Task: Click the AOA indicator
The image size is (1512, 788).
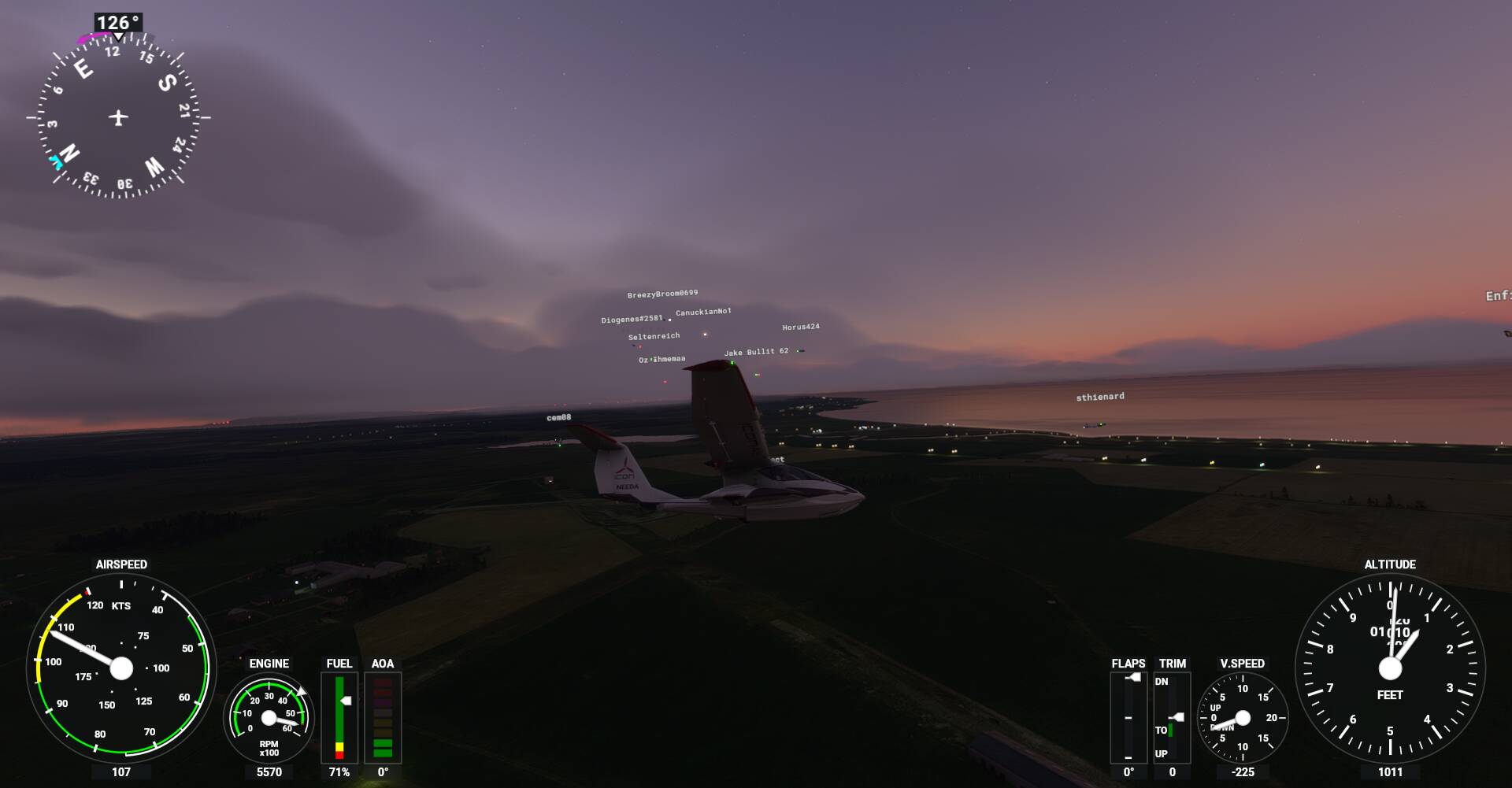Action: coord(384,716)
